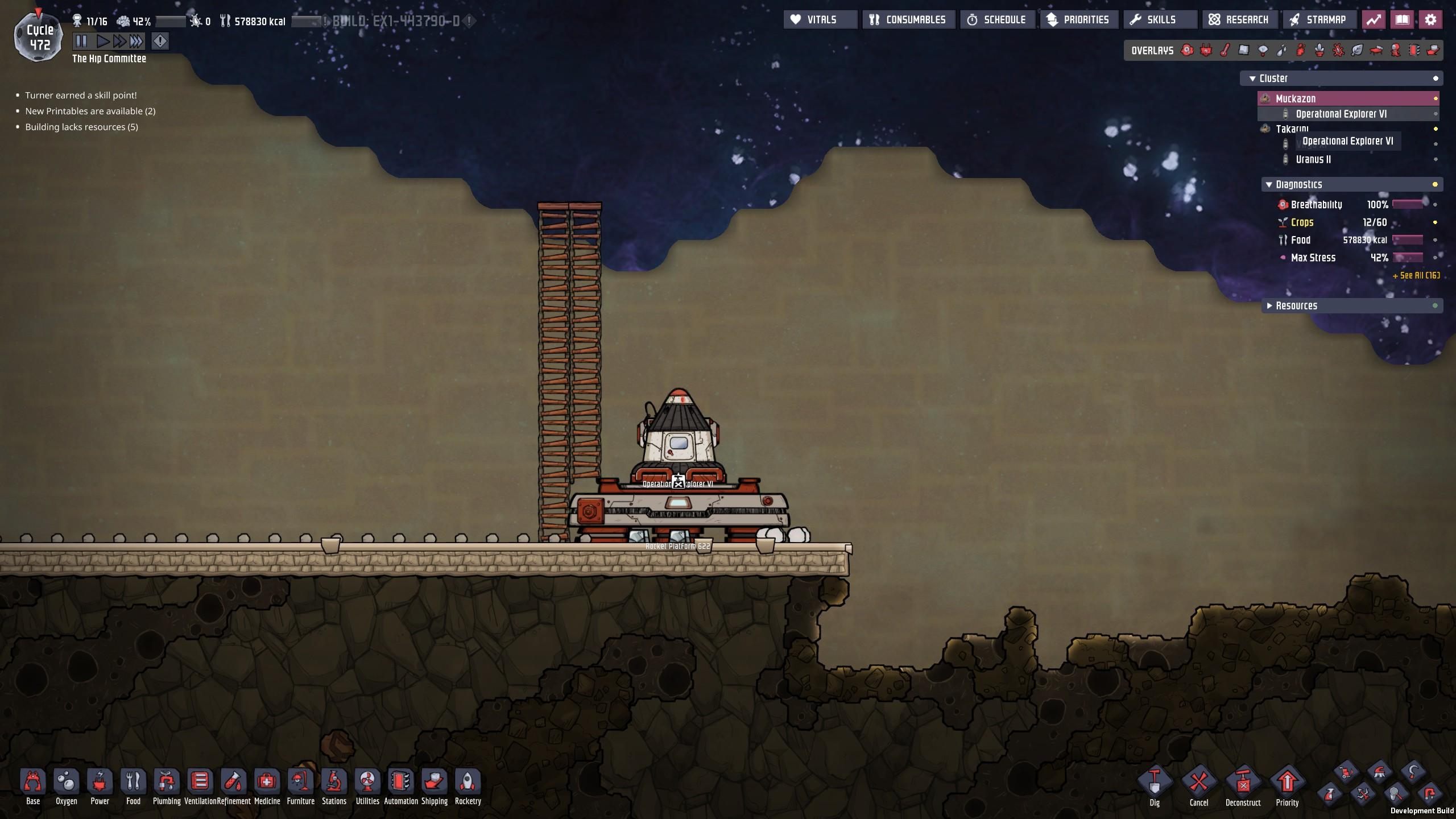Image resolution: width=1456 pixels, height=819 pixels.
Task: Click the See All (16) link
Action: (x=1416, y=275)
